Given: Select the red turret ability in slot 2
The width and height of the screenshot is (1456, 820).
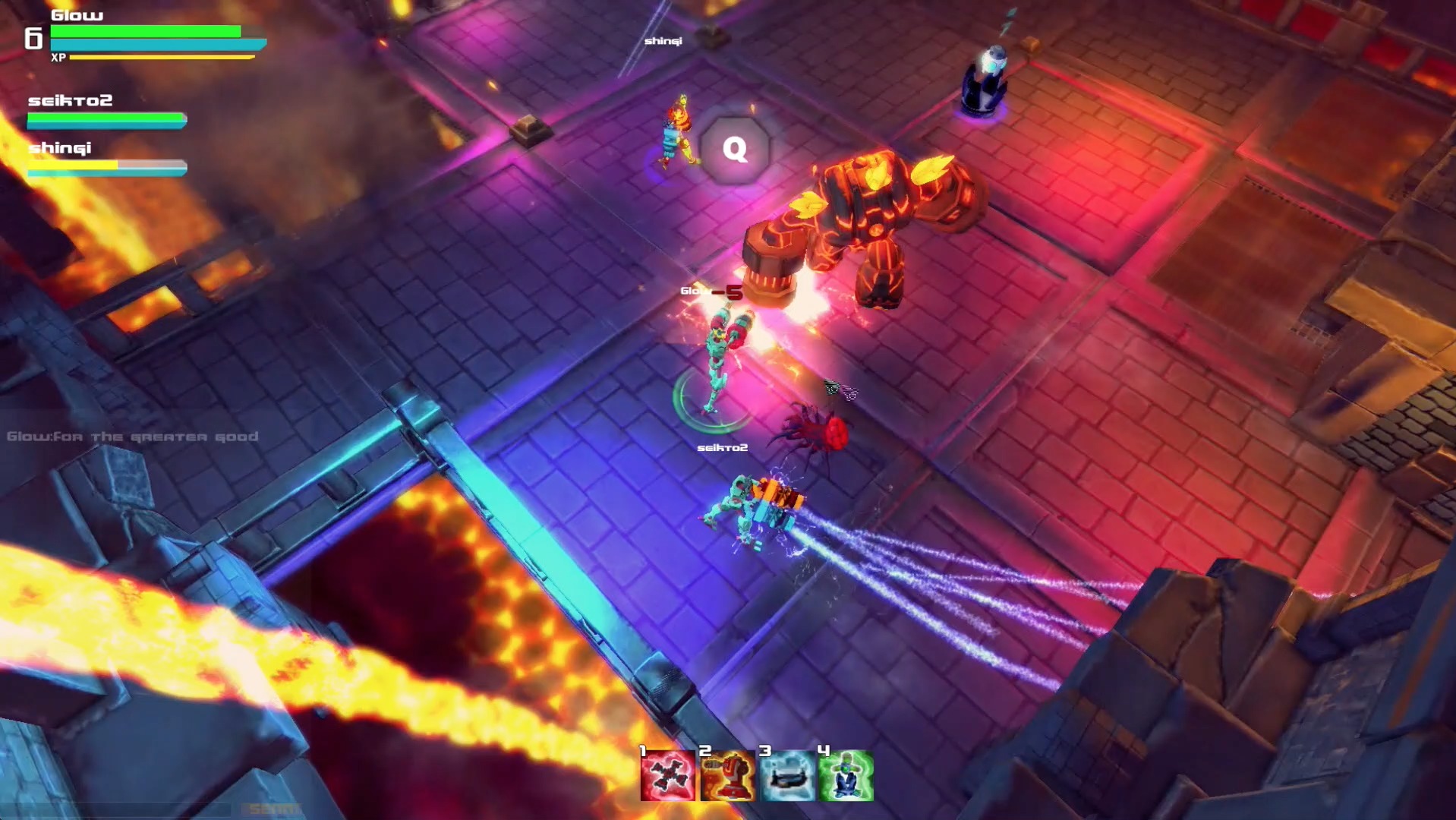Looking at the screenshot, I should tap(726, 774).
